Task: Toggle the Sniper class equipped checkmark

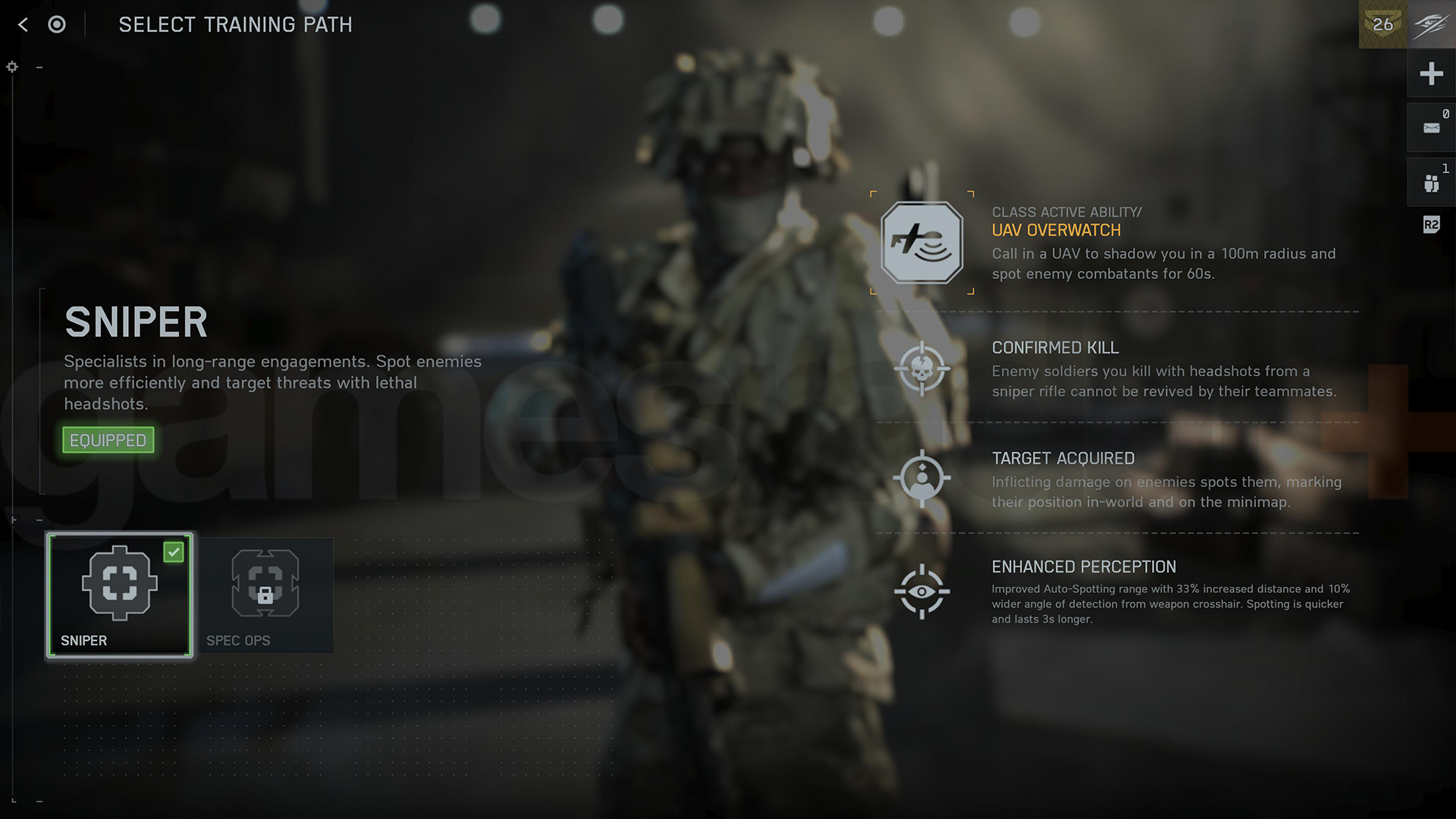Action: click(x=174, y=551)
